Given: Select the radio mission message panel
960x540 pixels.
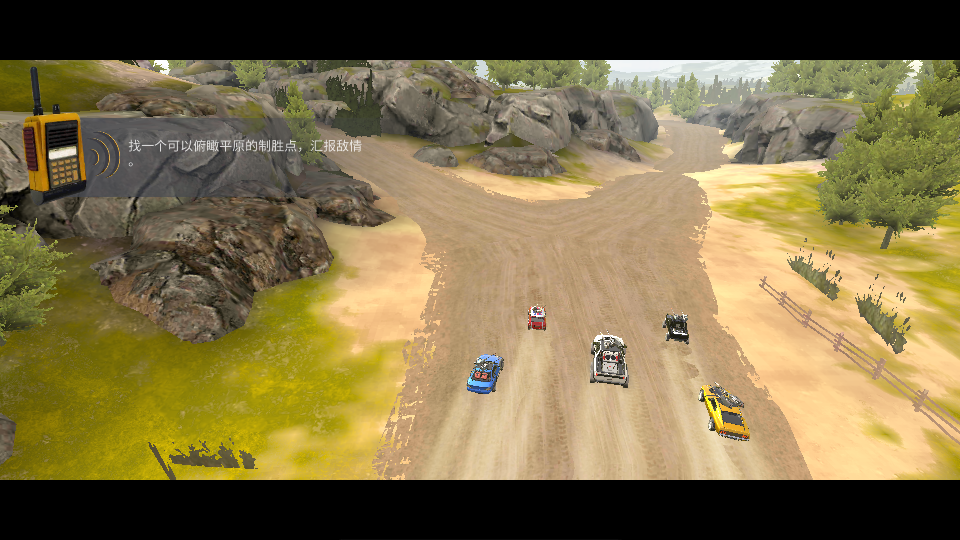Looking at the screenshot, I should (240, 152).
